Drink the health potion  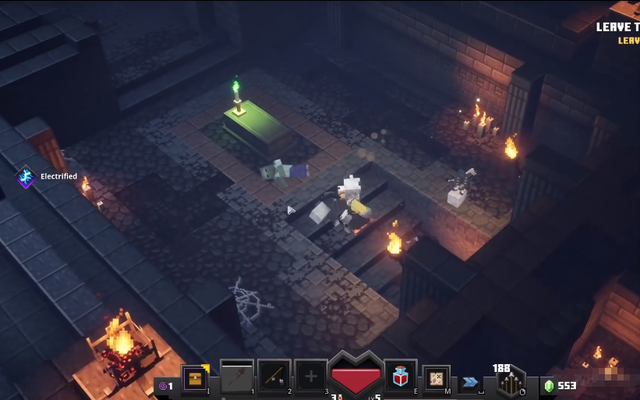(401, 376)
